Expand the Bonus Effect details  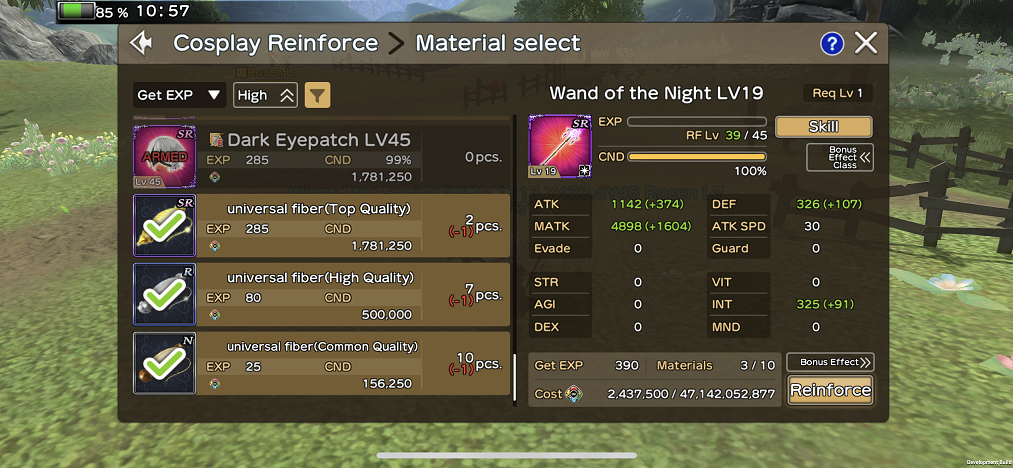829,362
